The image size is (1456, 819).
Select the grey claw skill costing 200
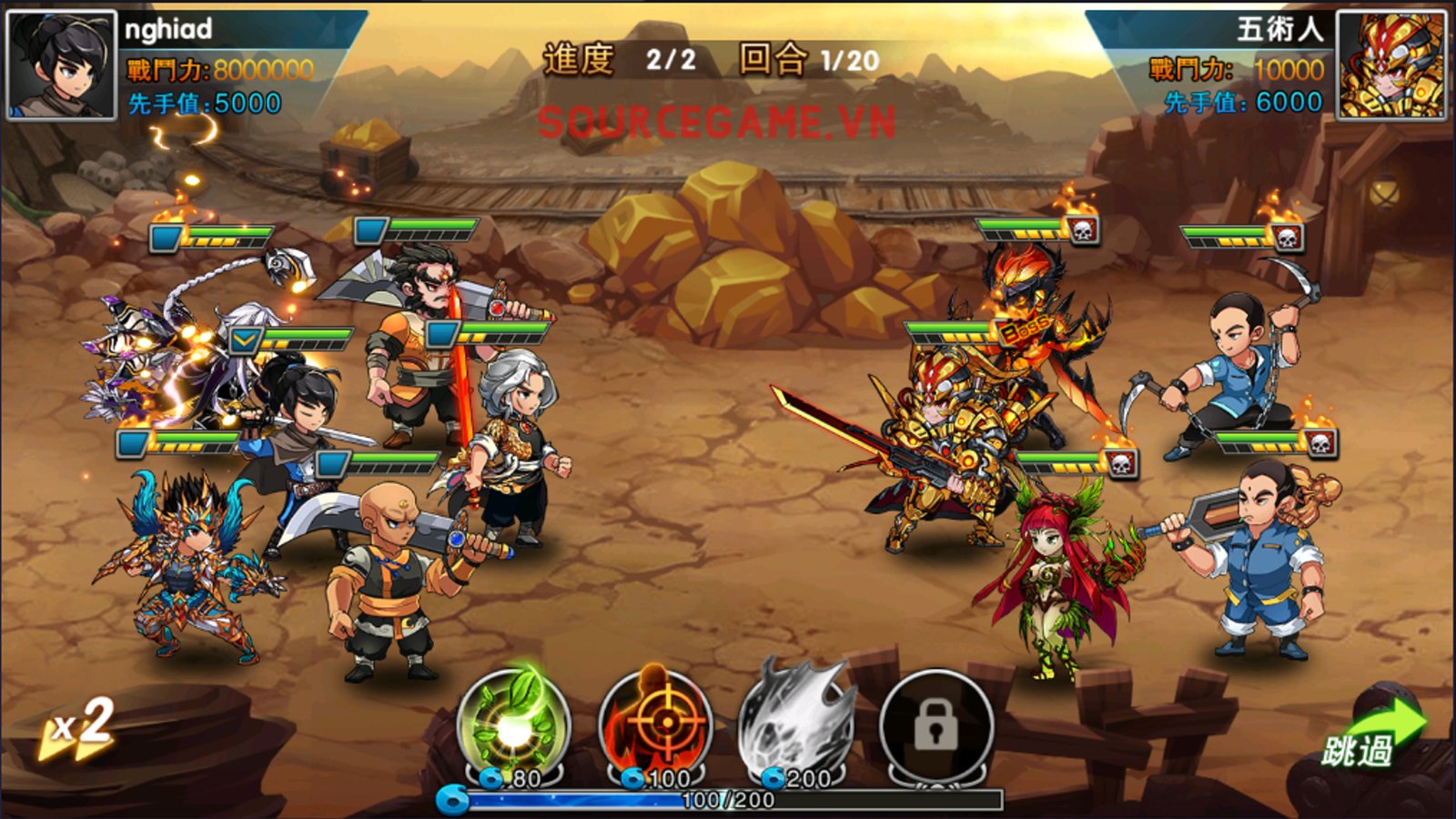pyautogui.click(x=796, y=725)
